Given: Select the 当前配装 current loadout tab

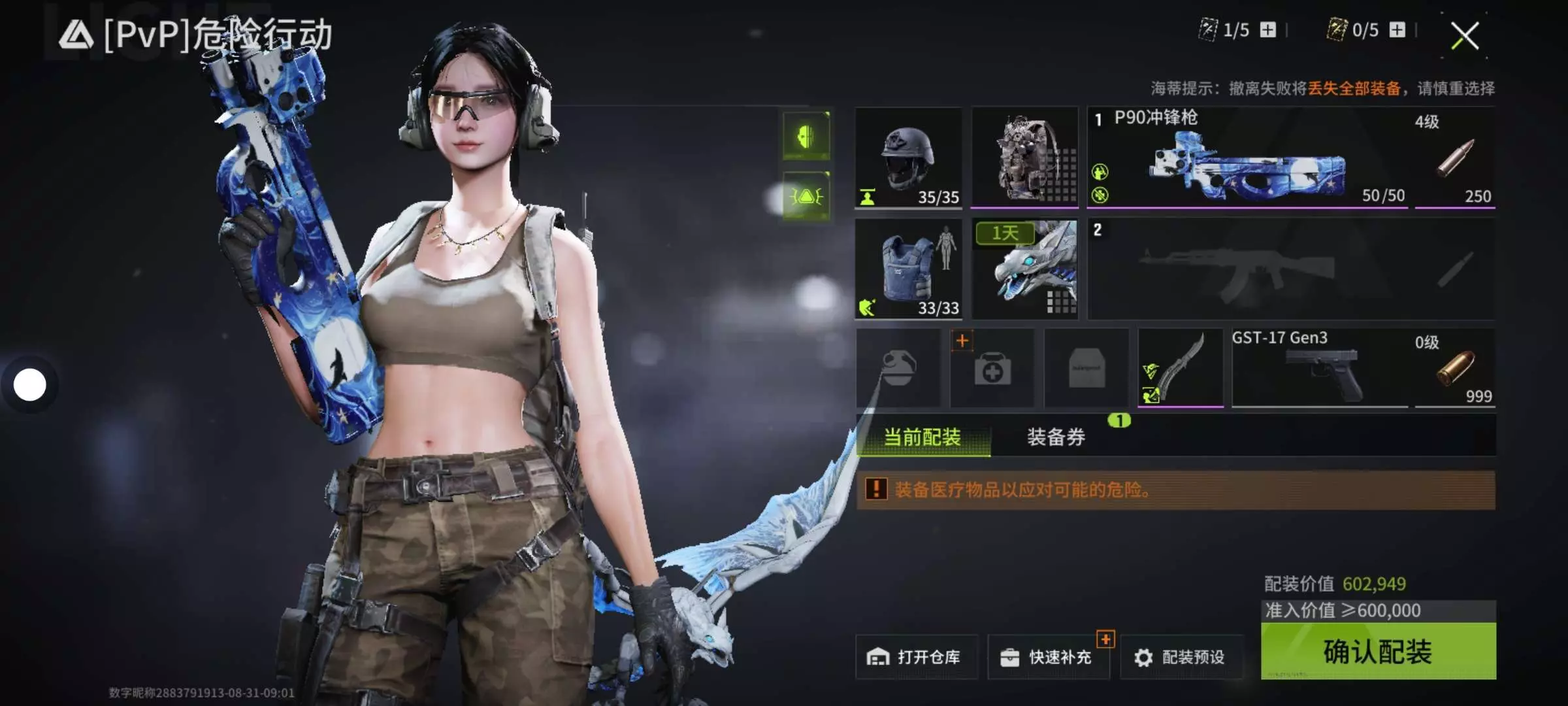Looking at the screenshot, I should [923, 437].
